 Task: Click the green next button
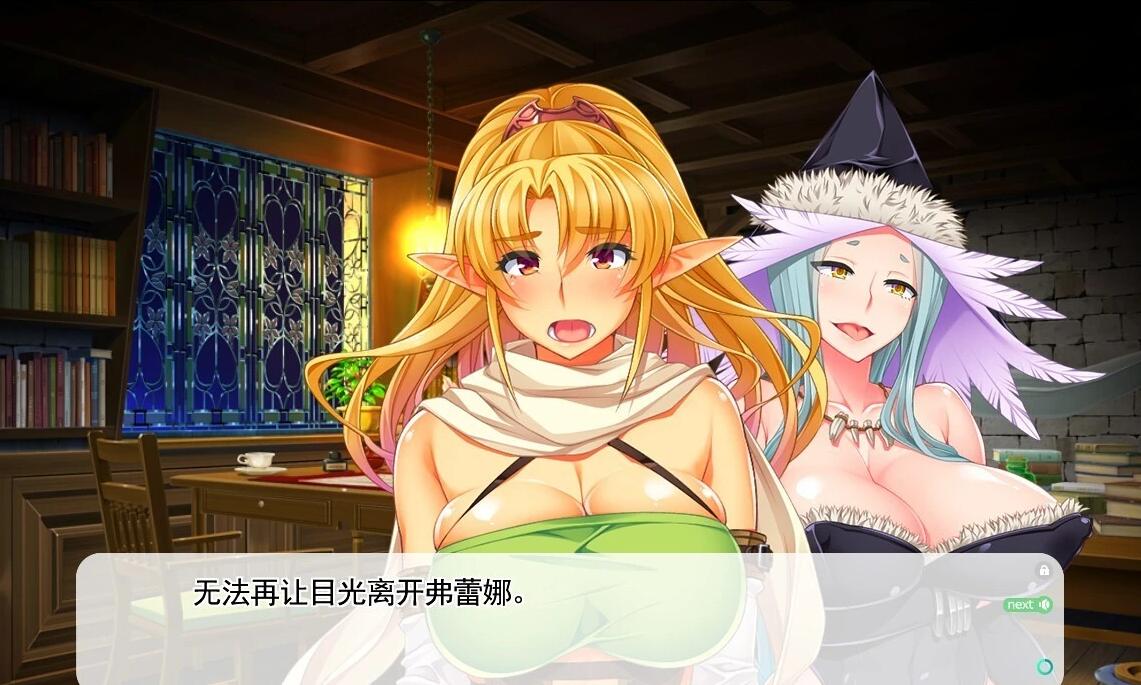(x=1027, y=604)
